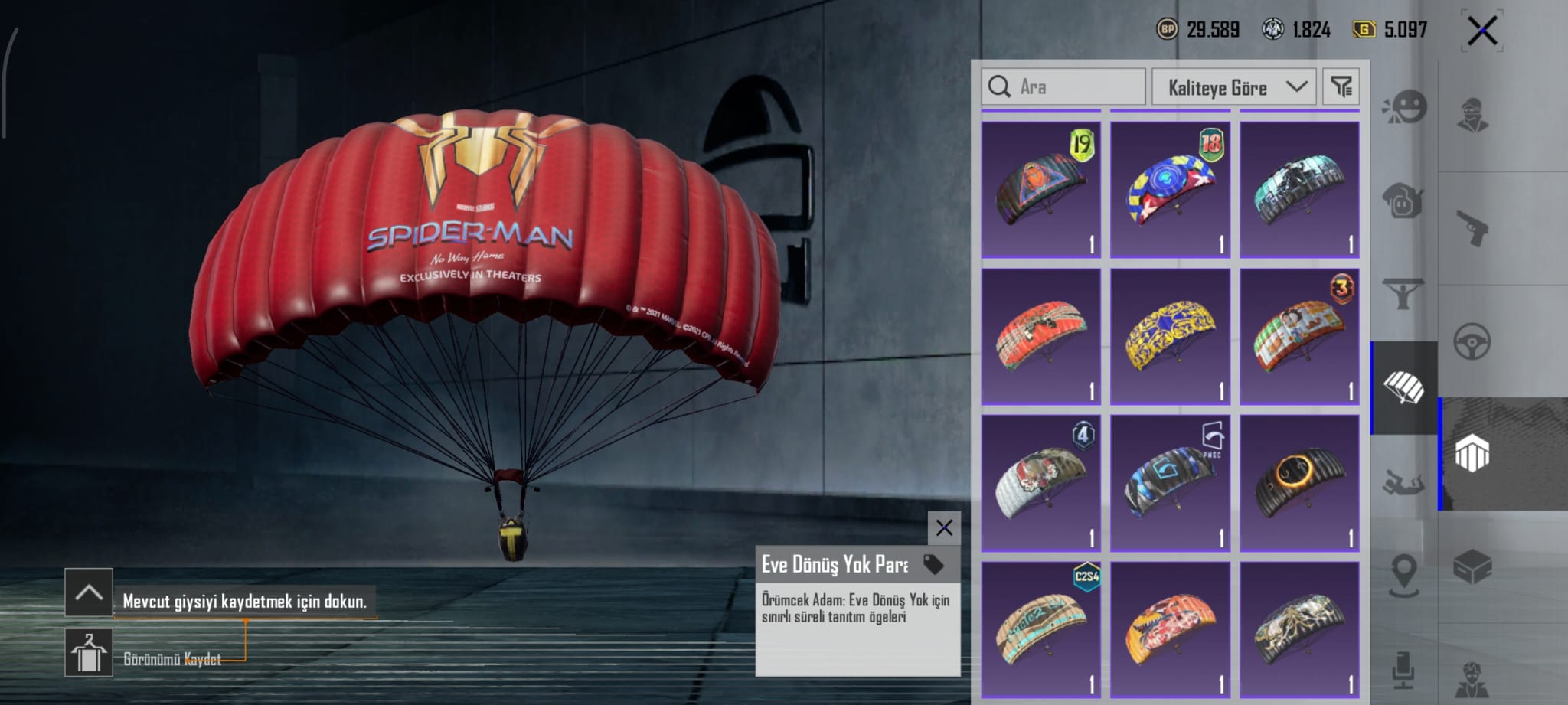Select the black parachute with golden ring
The image size is (1568, 705).
1299,483
